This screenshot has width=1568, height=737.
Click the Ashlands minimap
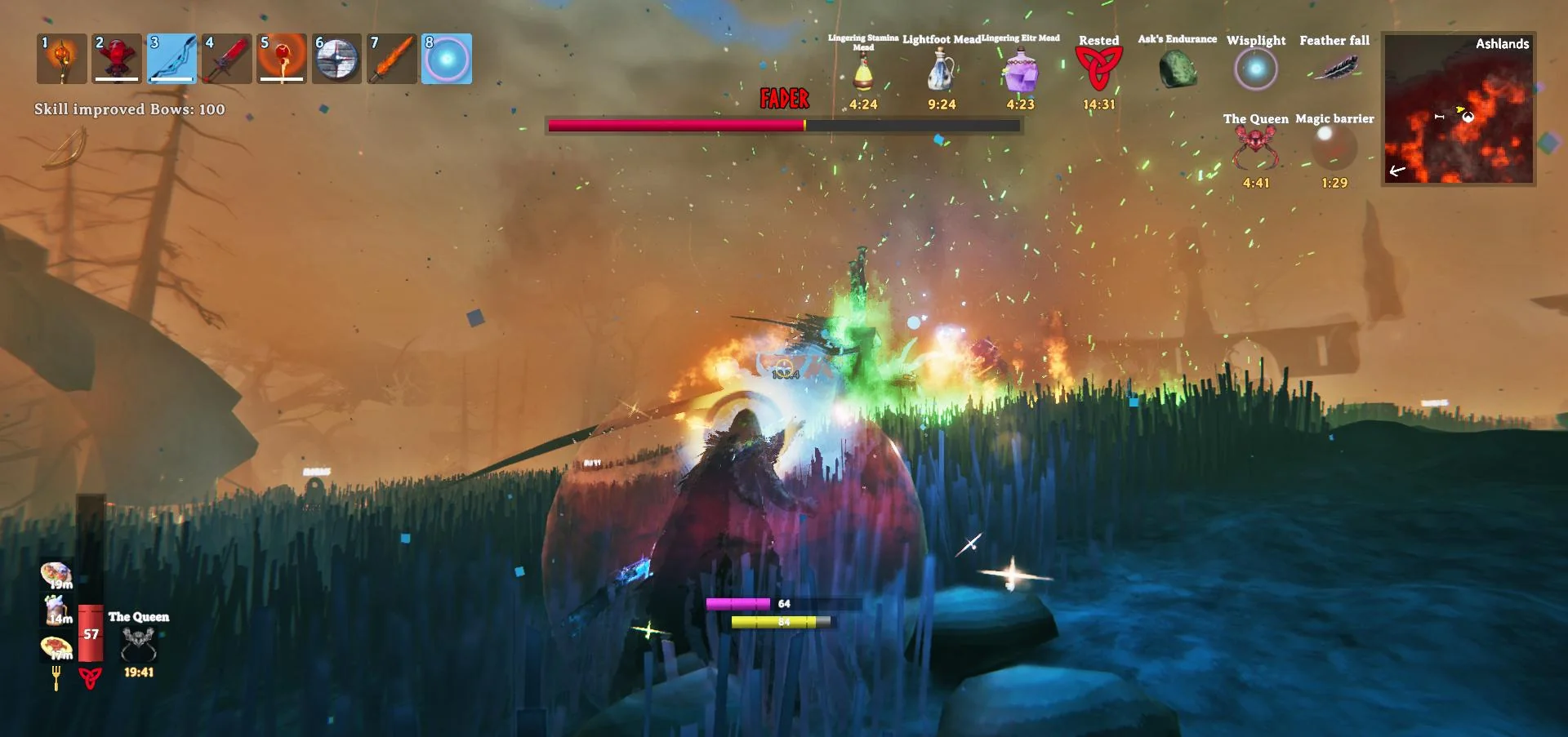[1459, 109]
